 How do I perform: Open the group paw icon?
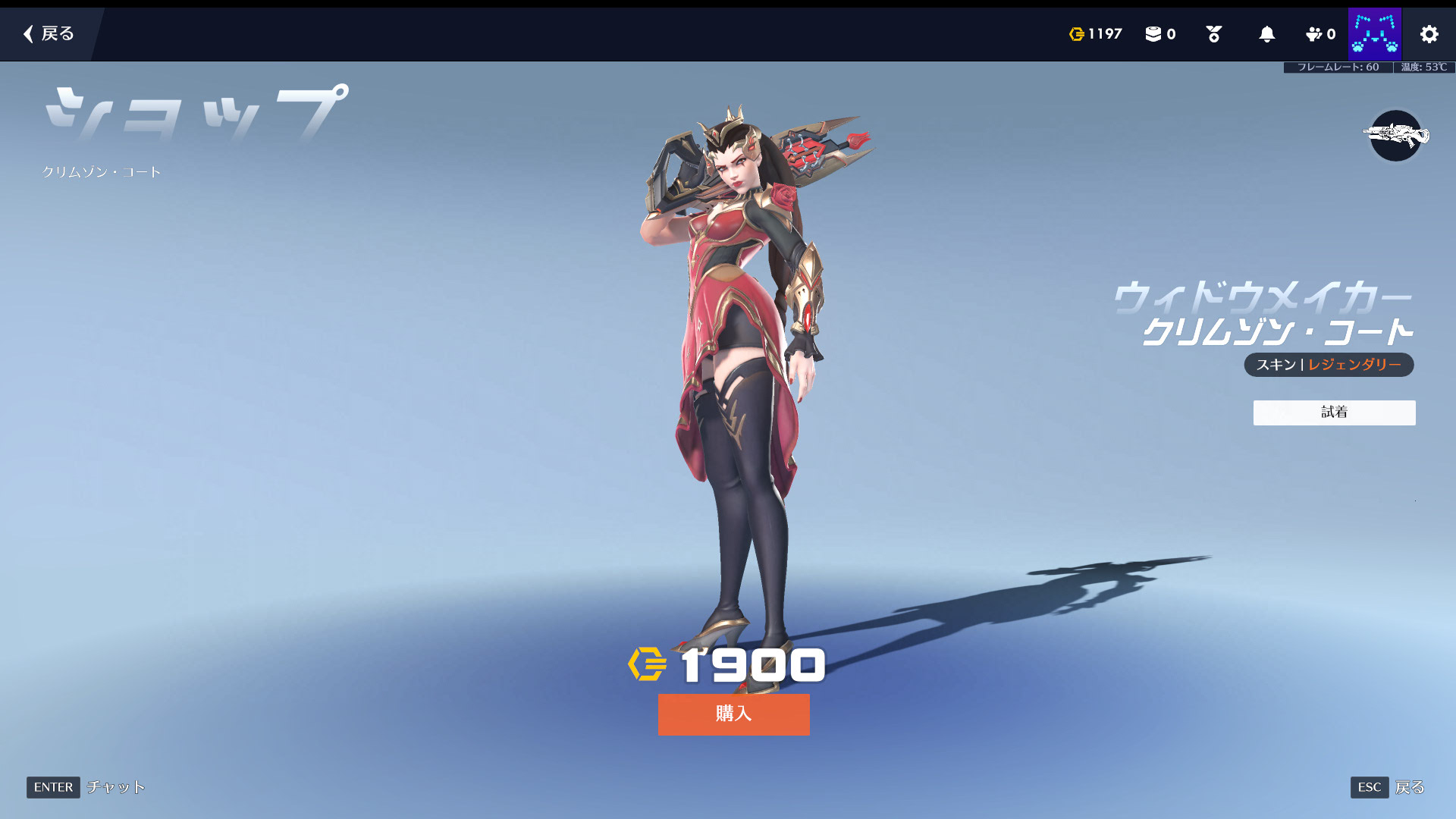pyautogui.click(x=1319, y=34)
